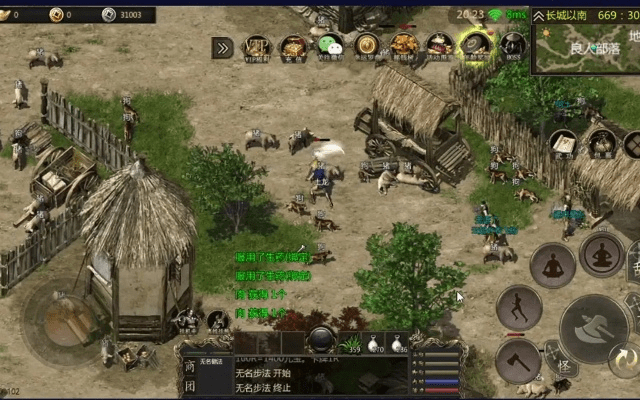Select the 团 channel tab

[190, 386]
